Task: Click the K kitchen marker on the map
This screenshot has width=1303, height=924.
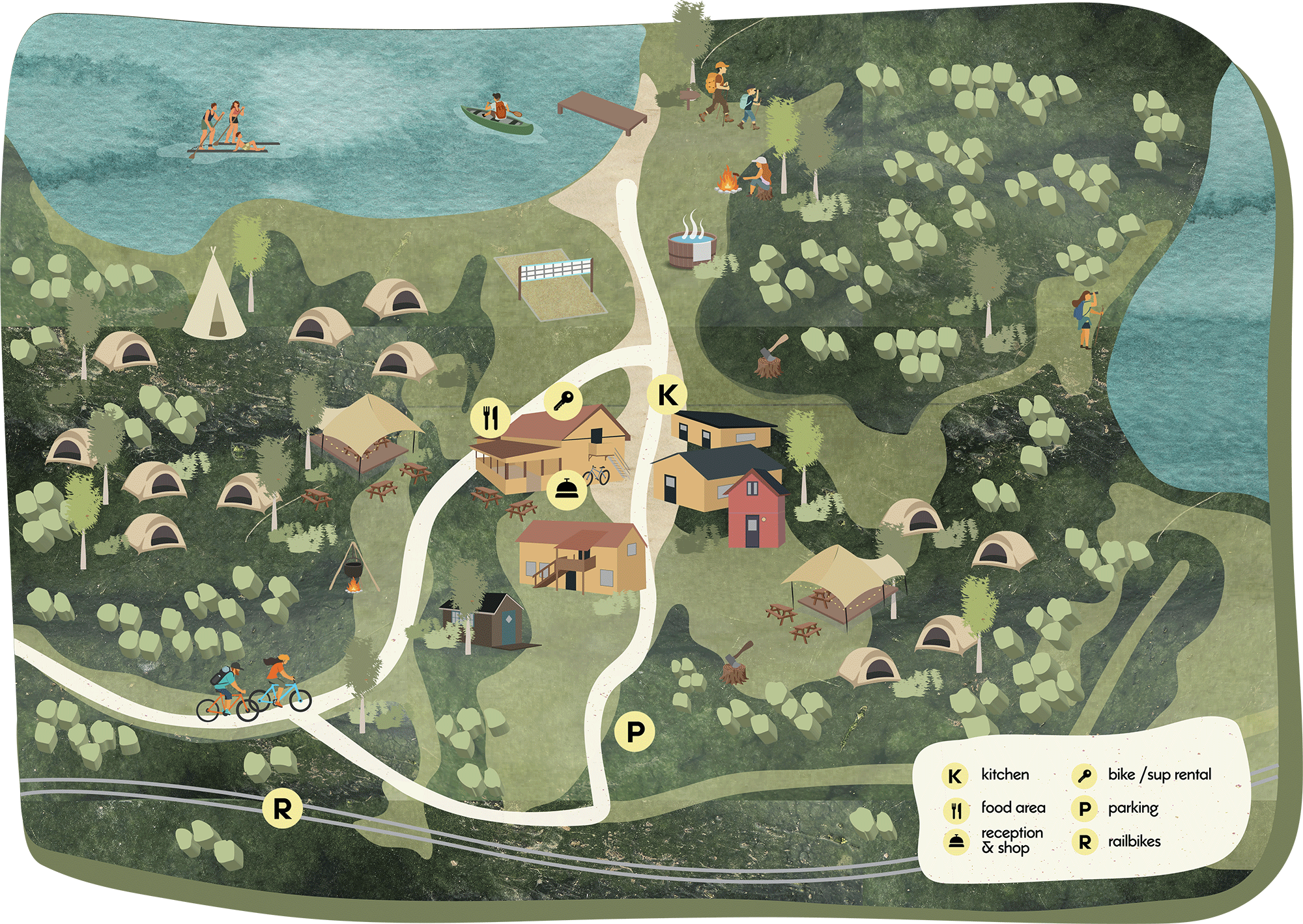Action: pos(667,395)
